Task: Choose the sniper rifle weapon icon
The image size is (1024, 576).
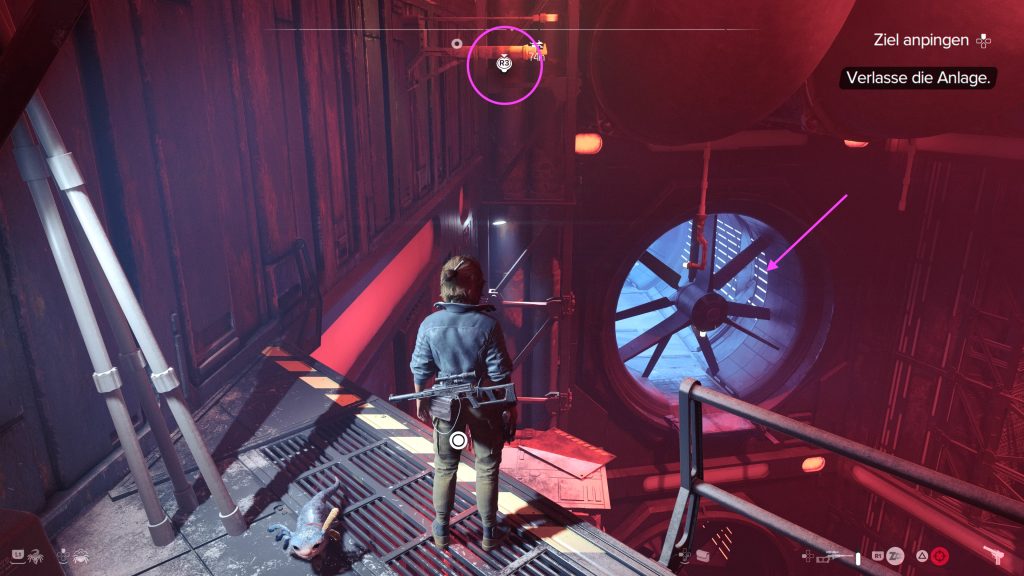Action: click(827, 554)
